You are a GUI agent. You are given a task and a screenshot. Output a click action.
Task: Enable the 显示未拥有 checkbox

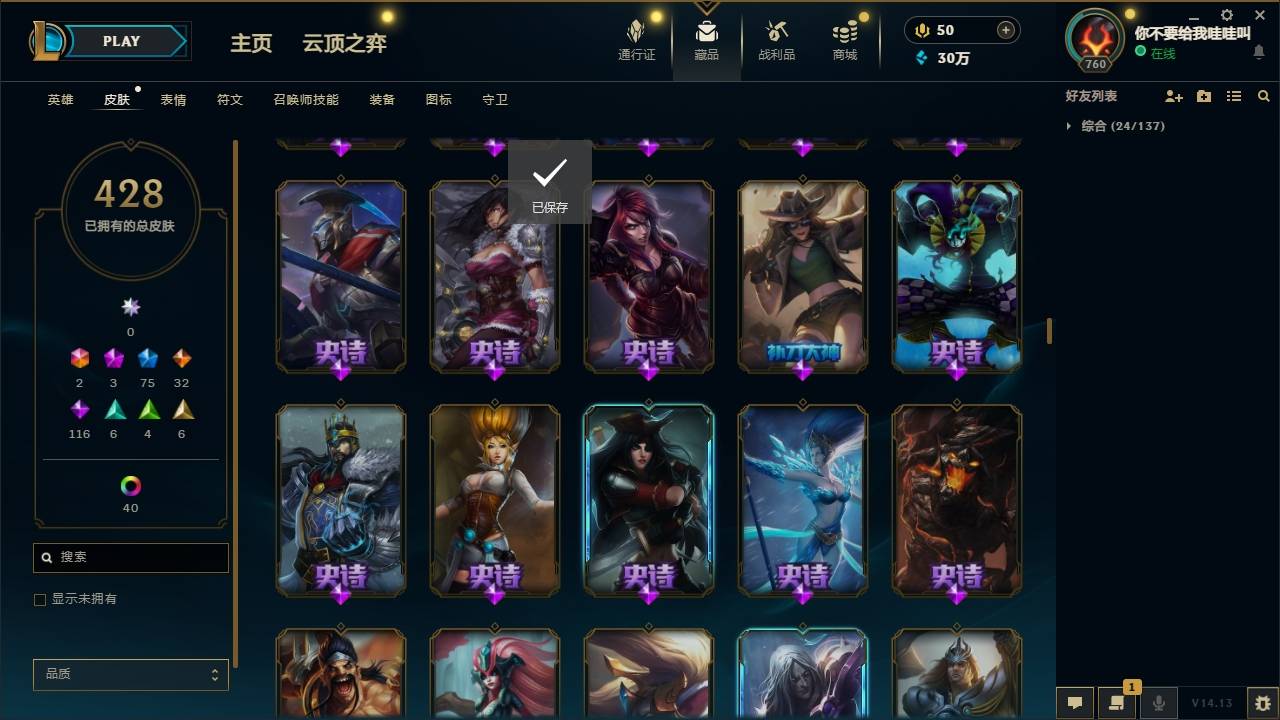(x=40, y=599)
